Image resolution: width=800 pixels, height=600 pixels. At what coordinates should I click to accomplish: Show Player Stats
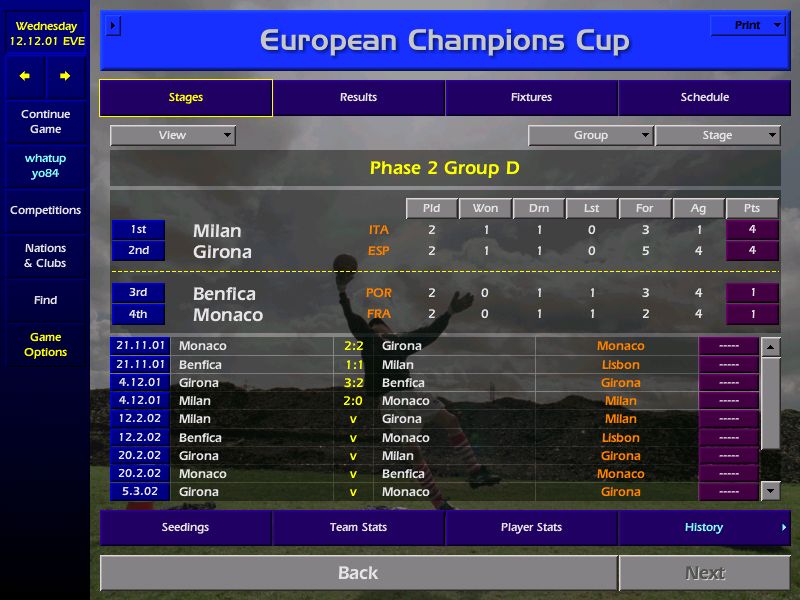pyautogui.click(x=531, y=528)
